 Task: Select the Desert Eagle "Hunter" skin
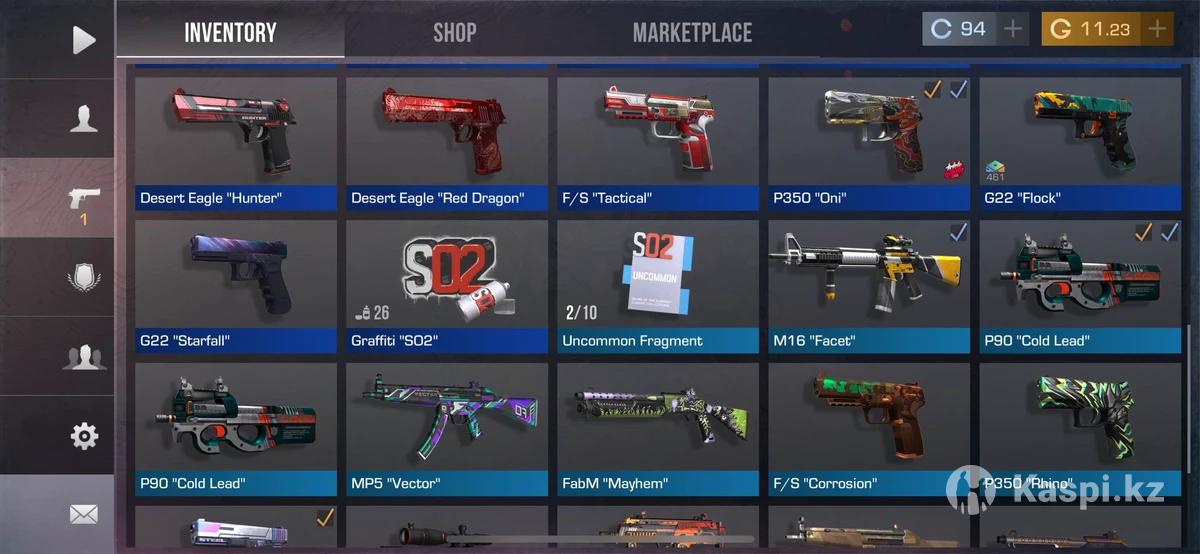[x=236, y=143]
